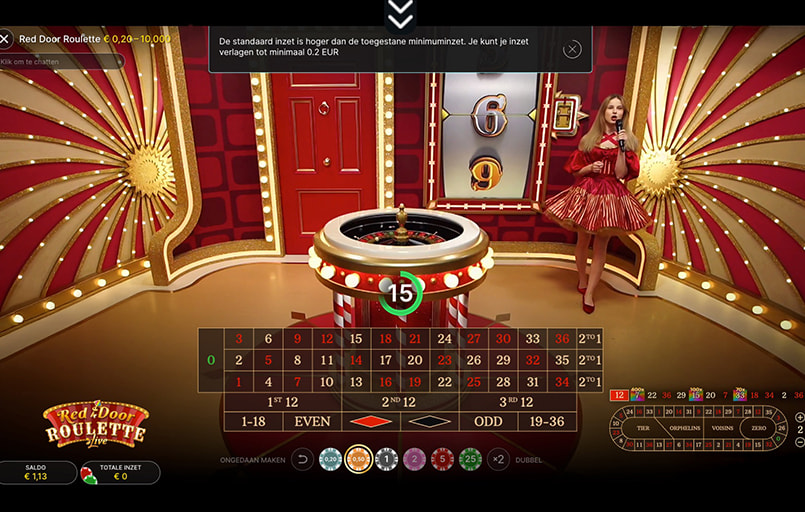Select the green 25 chip
This screenshot has width=805, height=512.
(470, 459)
